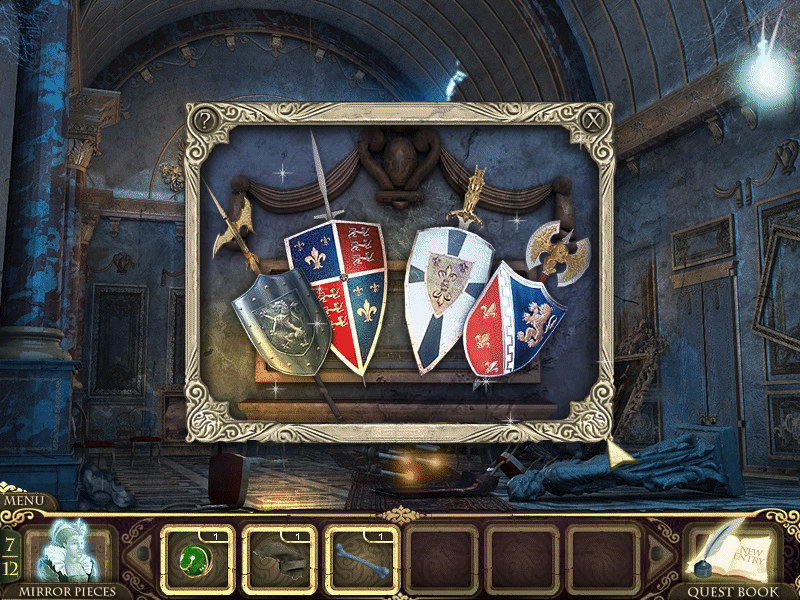Open the puzzle help question mark

tap(205, 121)
